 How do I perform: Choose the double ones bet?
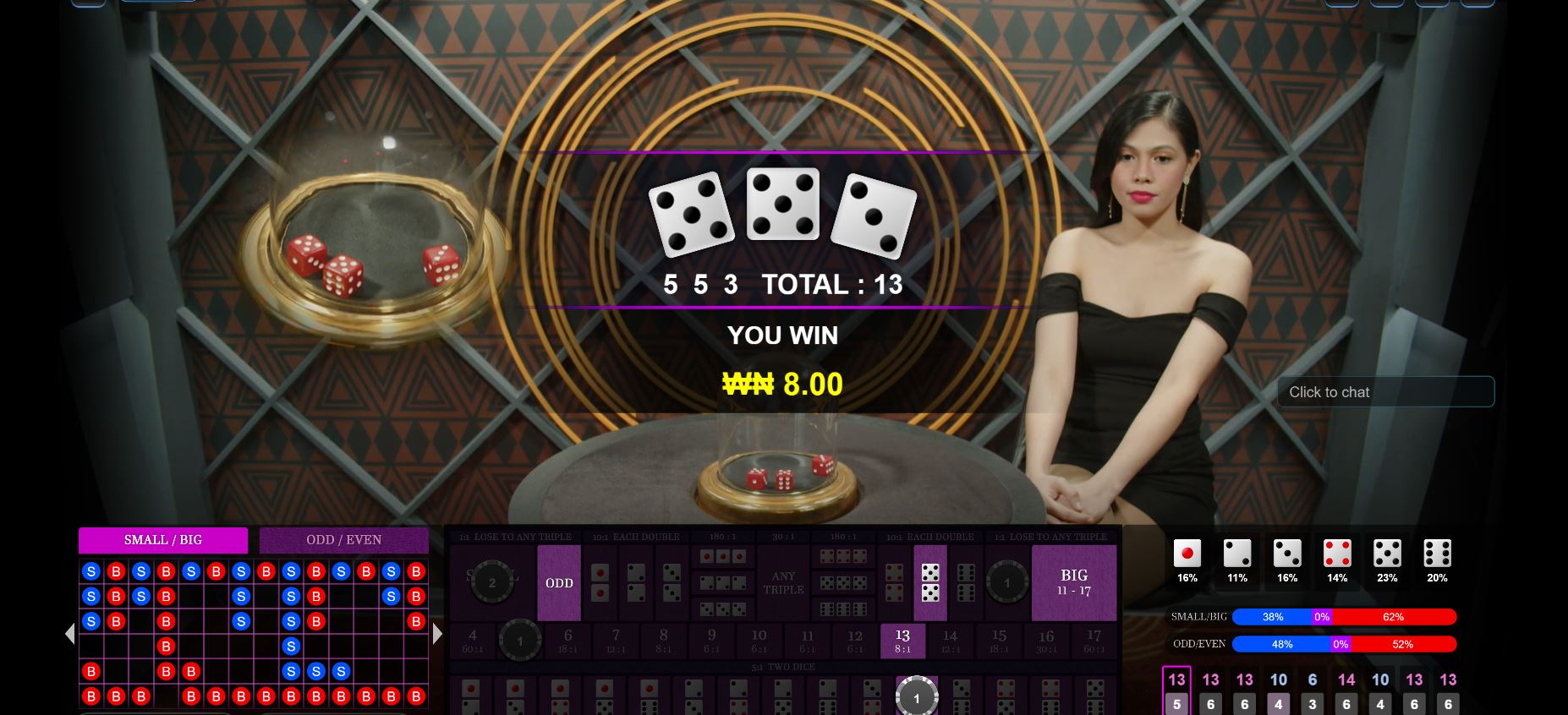[600, 582]
